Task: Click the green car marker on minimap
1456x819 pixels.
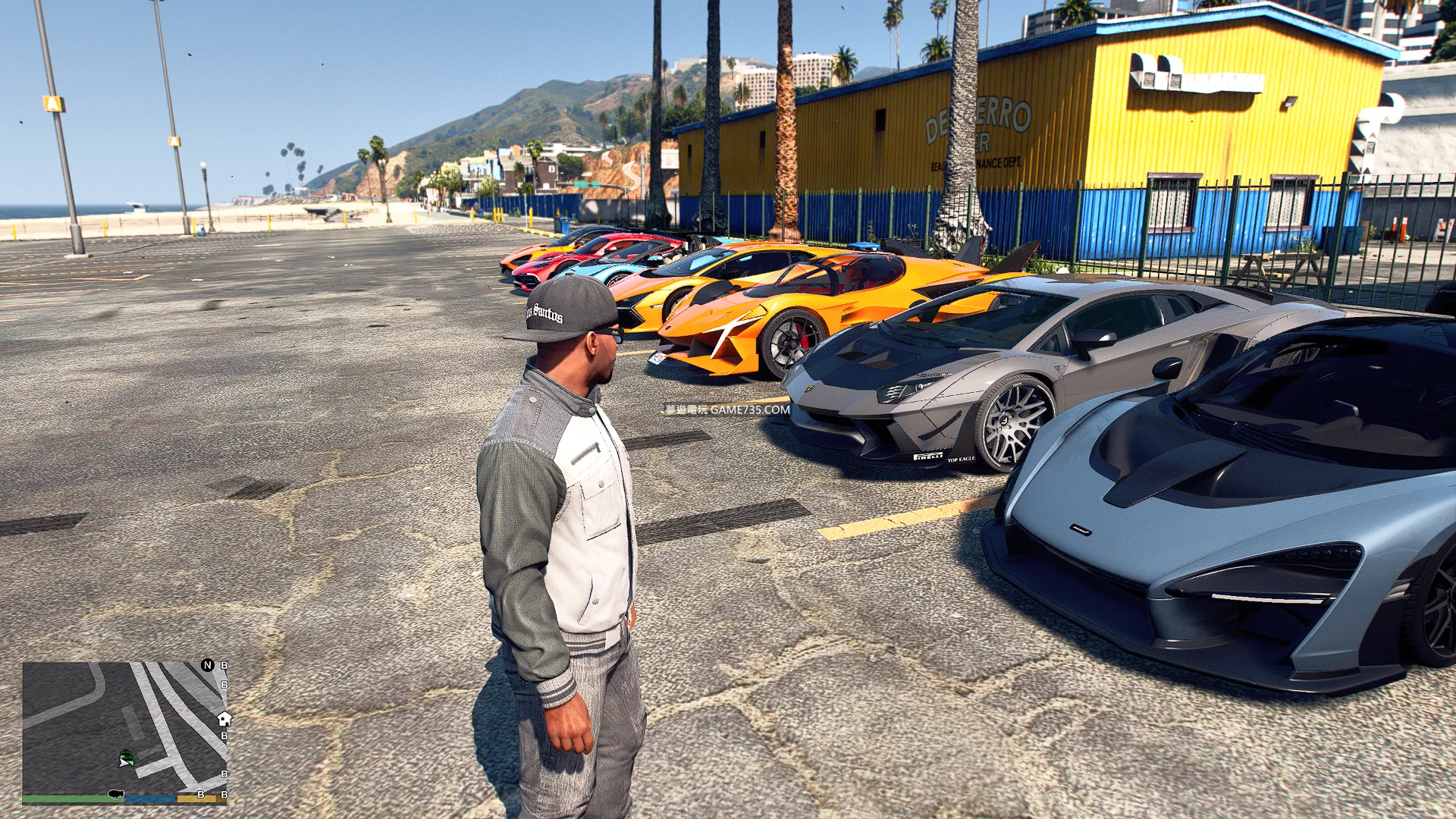Action: pyautogui.click(x=127, y=756)
